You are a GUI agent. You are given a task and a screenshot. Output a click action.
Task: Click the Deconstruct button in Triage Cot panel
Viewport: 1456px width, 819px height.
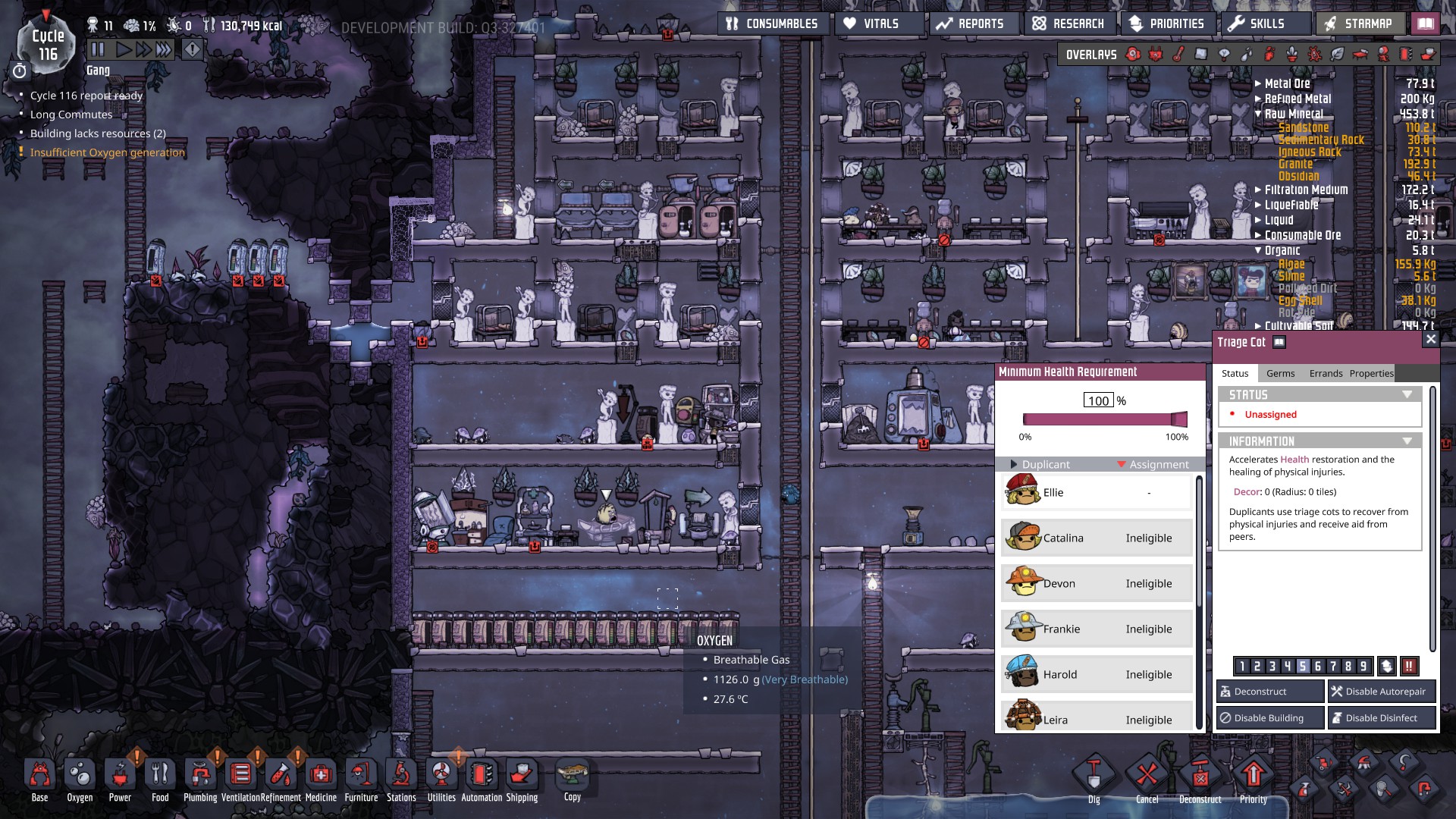pyautogui.click(x=1270, y=692)
